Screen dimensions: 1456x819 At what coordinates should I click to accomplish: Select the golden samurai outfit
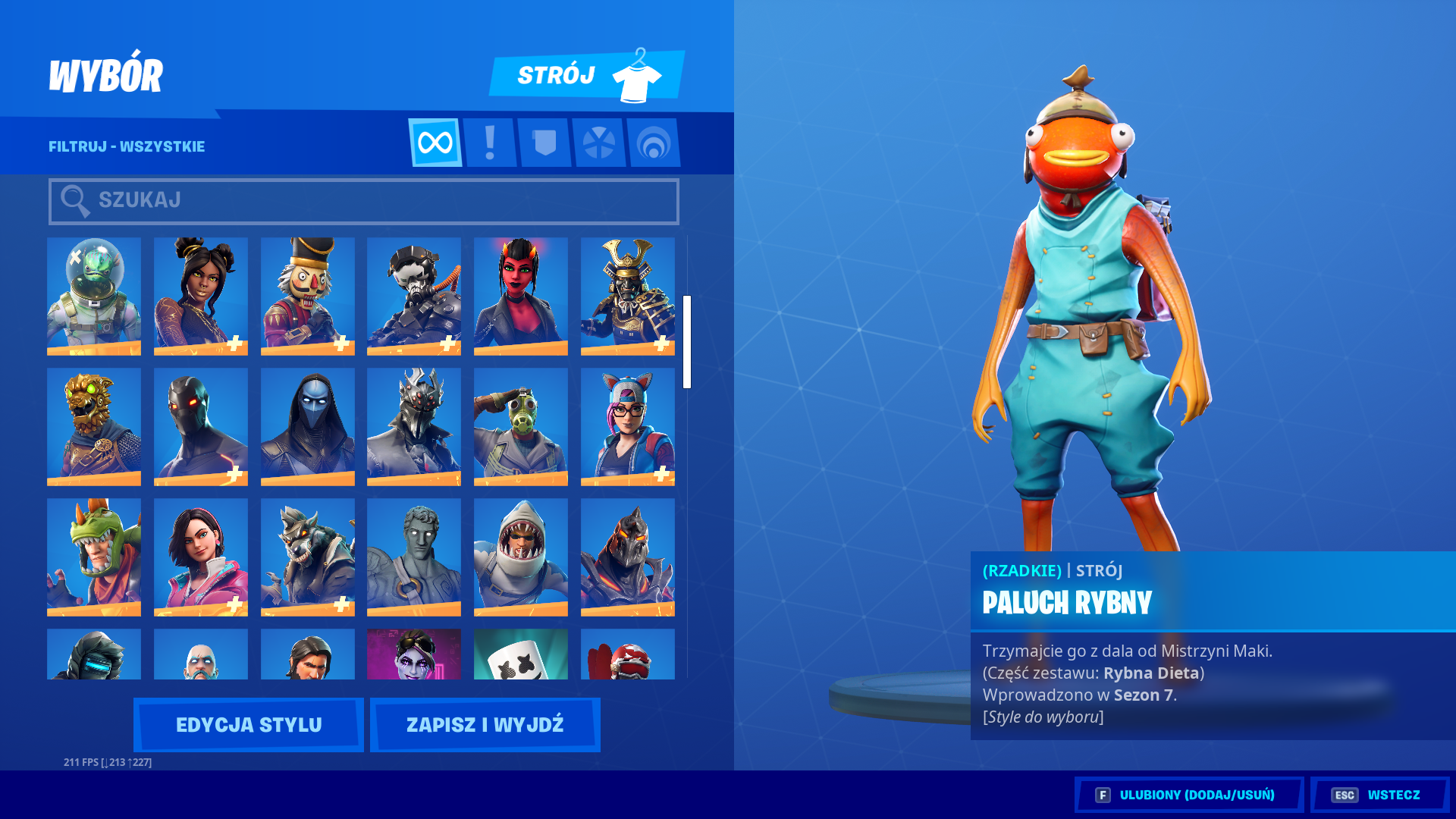627,296
